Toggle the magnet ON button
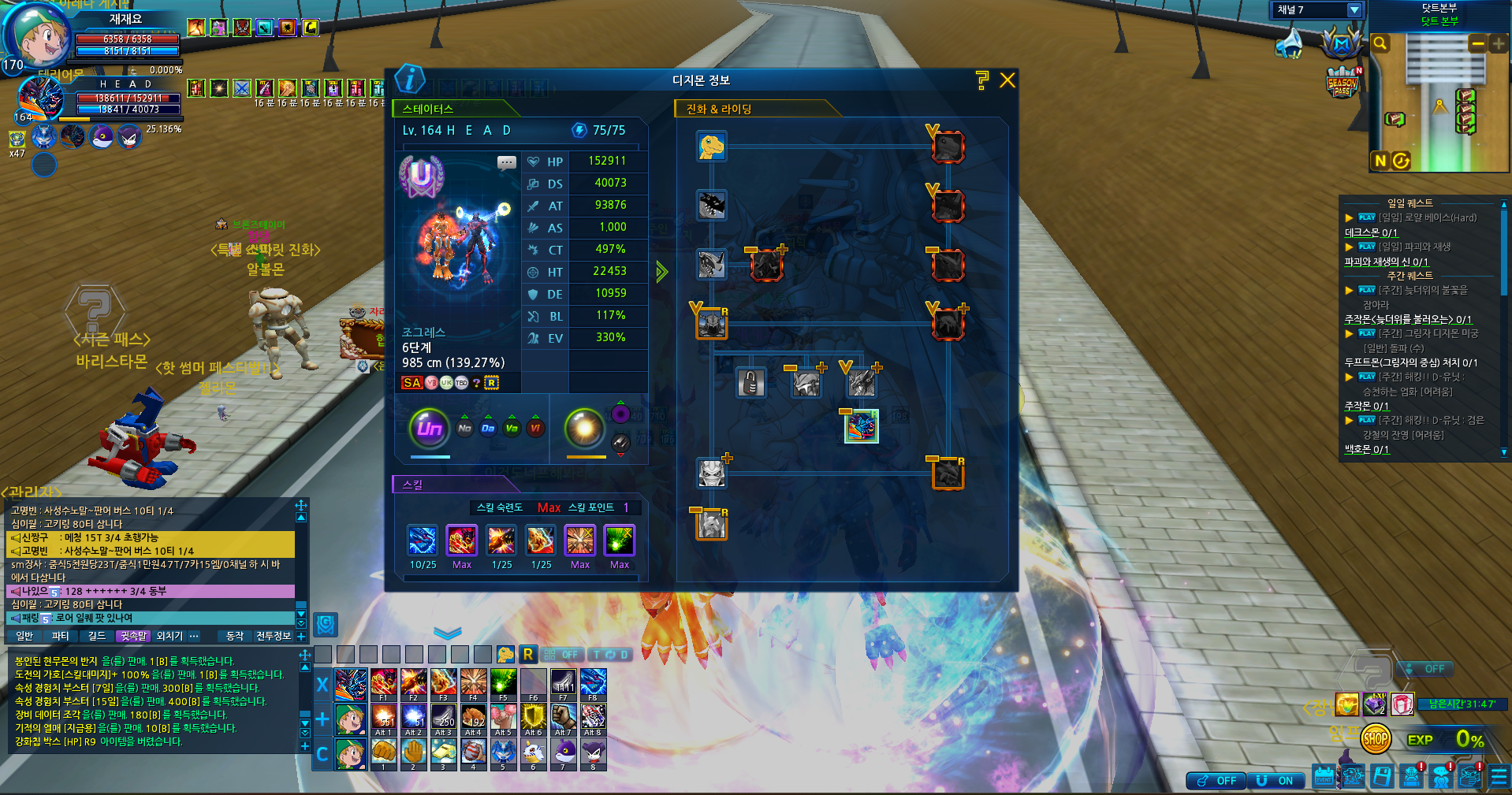1512x795 pixels. pos(1276,781)
